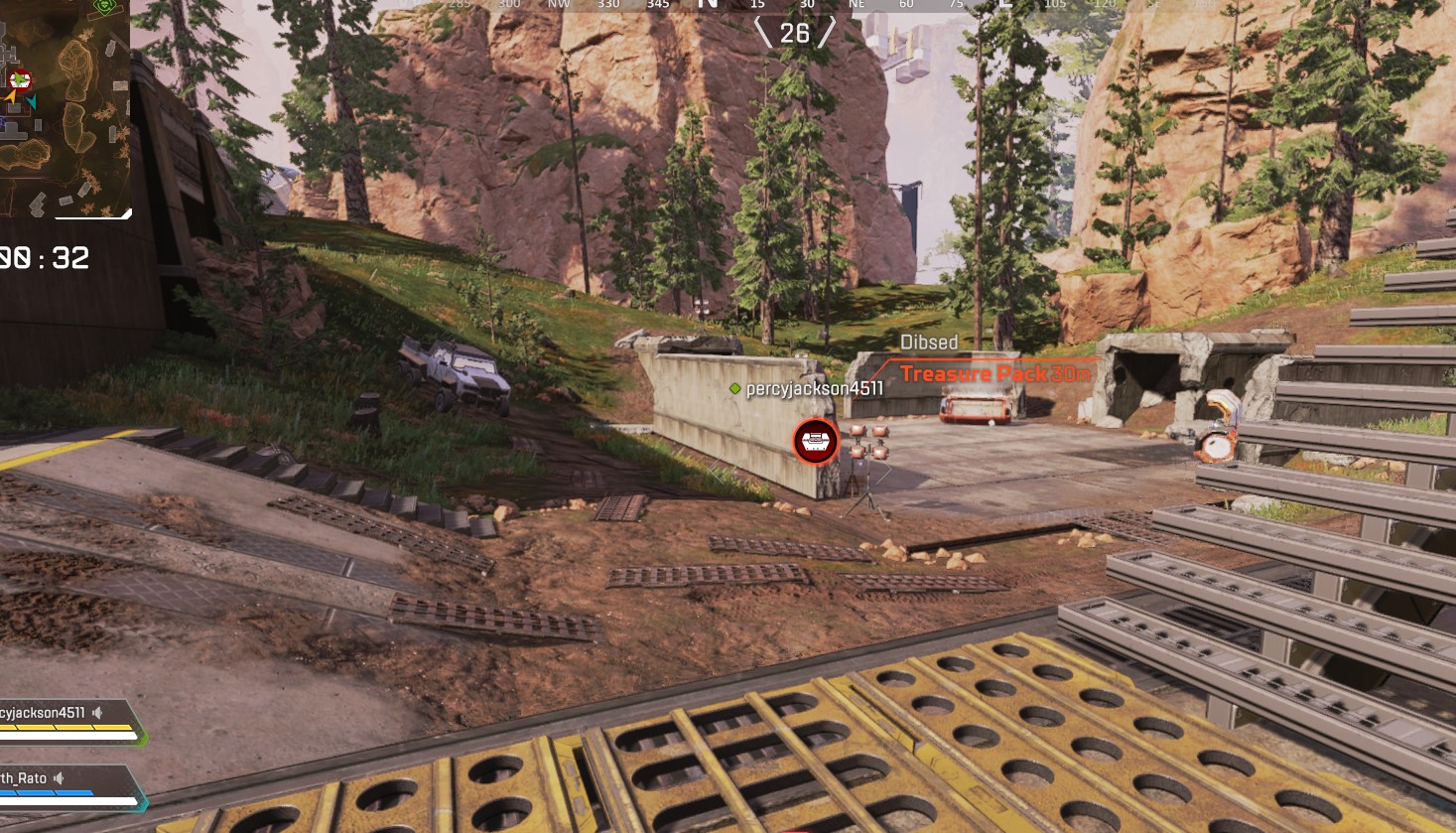Click th_Rato's white health bar
This screenshot has width=1456, height=833.
(66, 801)
